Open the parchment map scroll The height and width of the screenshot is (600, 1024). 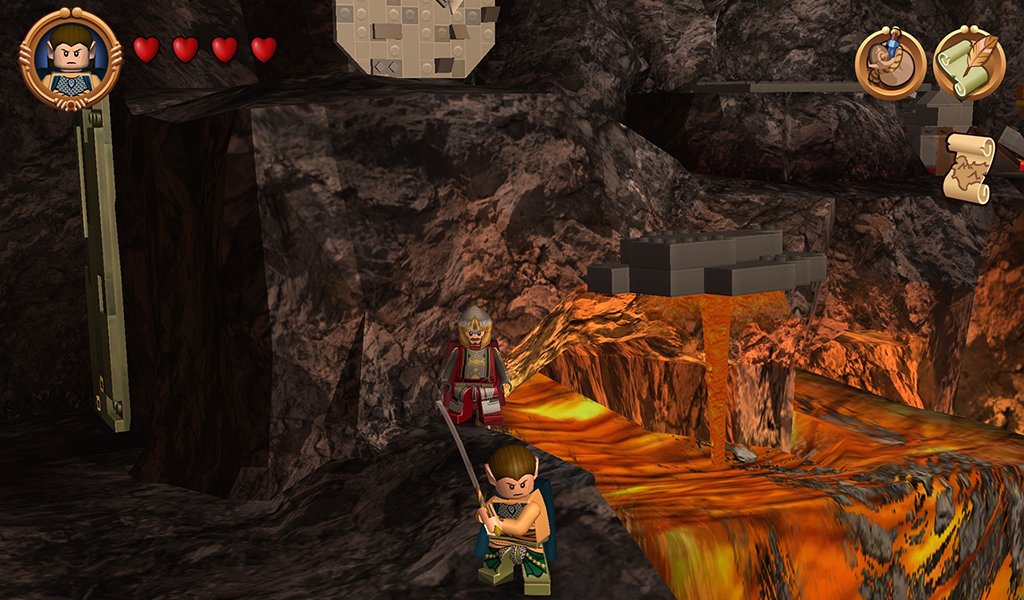(x=968, y=168)
